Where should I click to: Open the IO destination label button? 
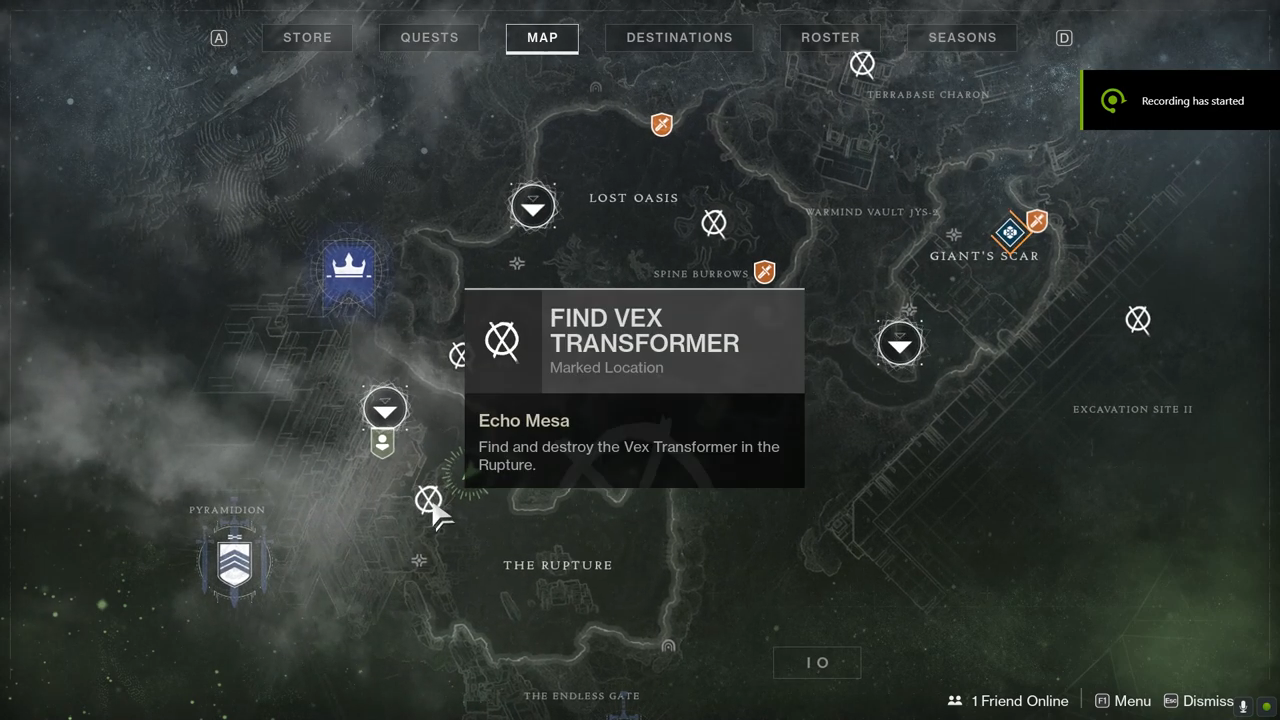click(817, 662)
